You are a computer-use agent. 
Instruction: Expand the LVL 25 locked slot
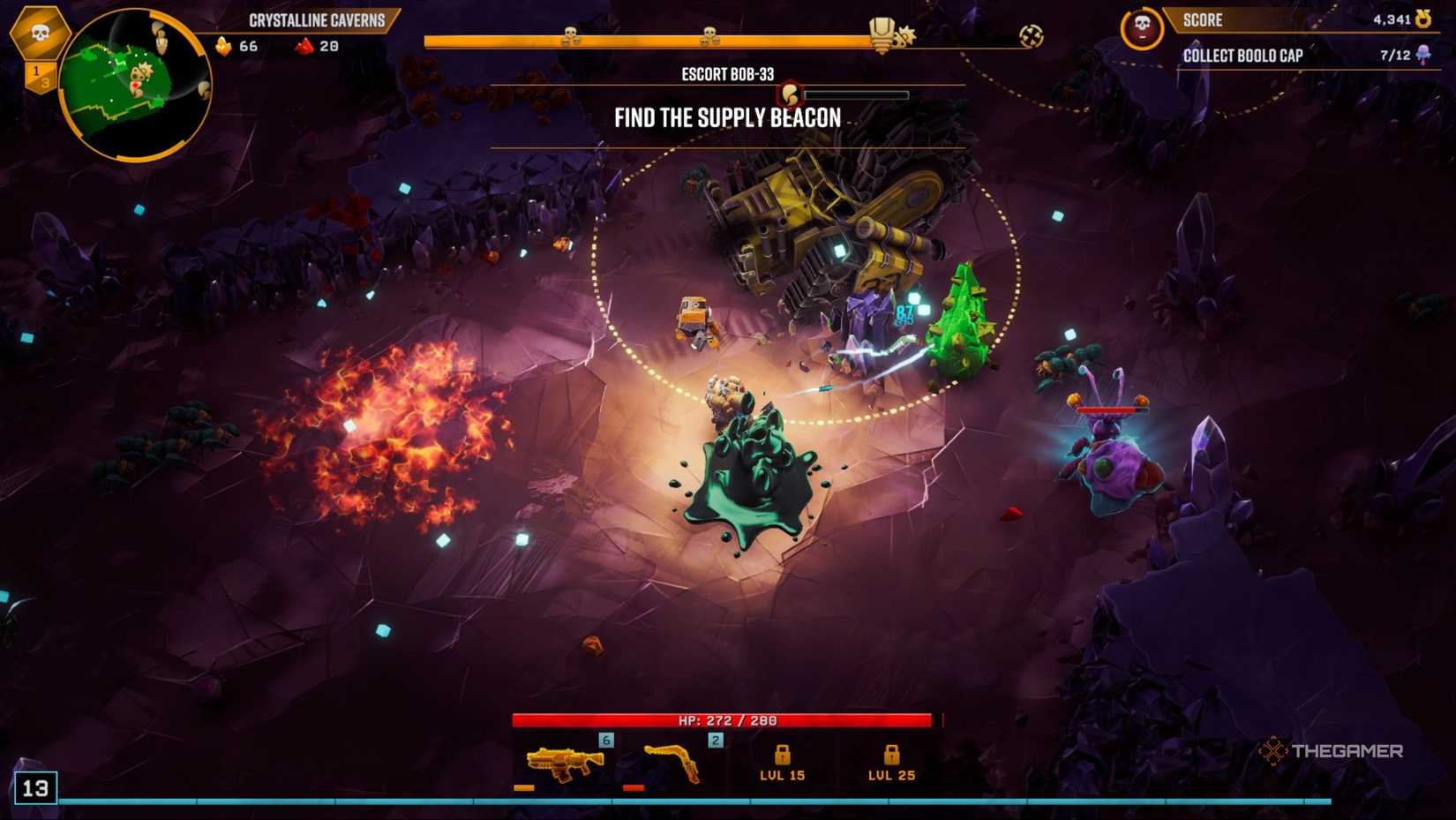click(890, 759)
